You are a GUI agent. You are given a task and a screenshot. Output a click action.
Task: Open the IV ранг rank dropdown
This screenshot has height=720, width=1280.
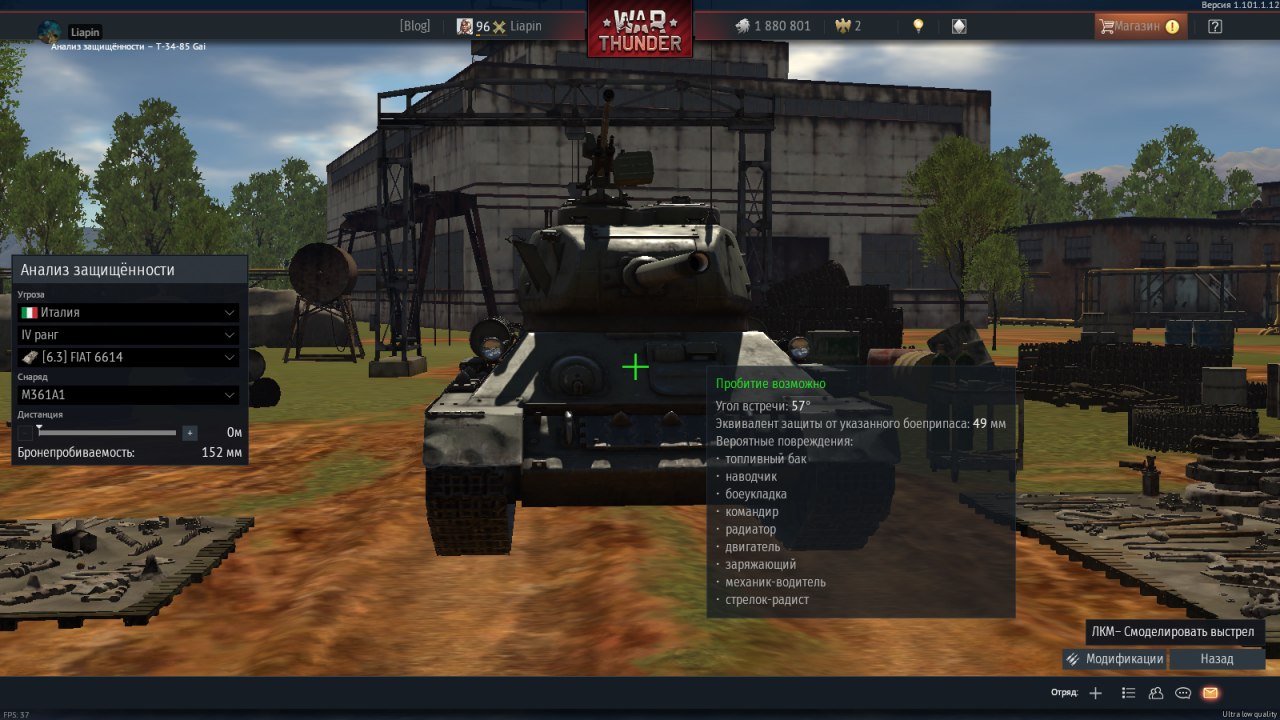128,335
